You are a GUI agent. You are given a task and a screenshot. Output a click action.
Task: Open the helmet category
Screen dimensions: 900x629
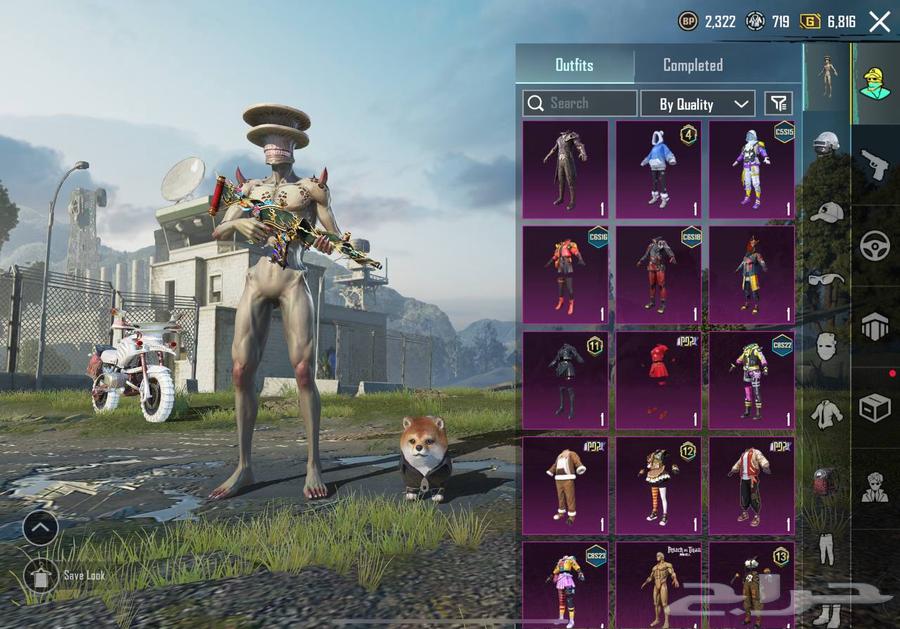(826, 143)
